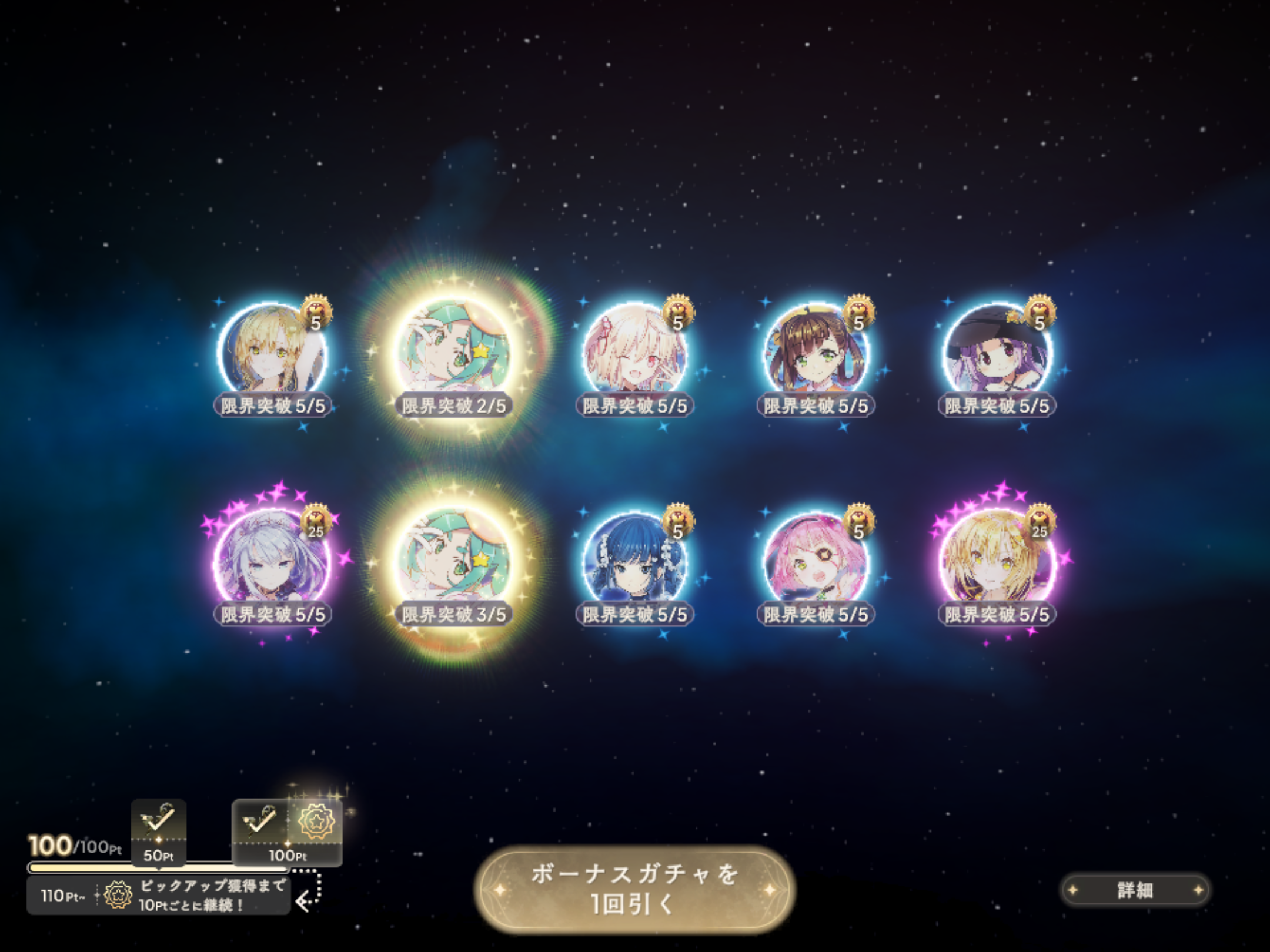Choose the silver-haired girl with pink glow
This screenshot has height=952, width=1270.
pyautogui.click(x=272, y=562)
